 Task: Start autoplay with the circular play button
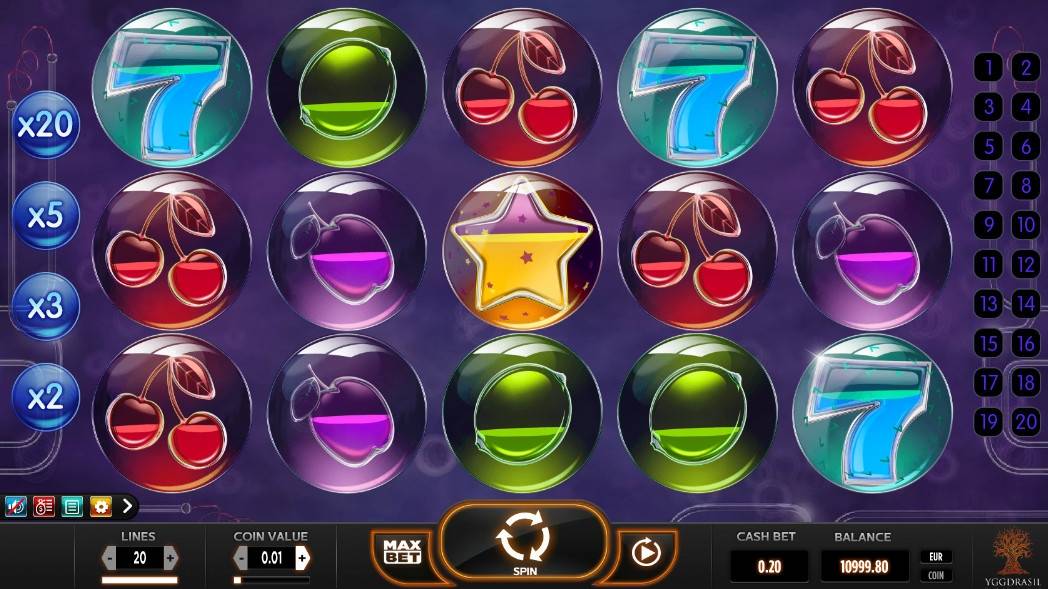pyautogui.click(x=646, y=550)
